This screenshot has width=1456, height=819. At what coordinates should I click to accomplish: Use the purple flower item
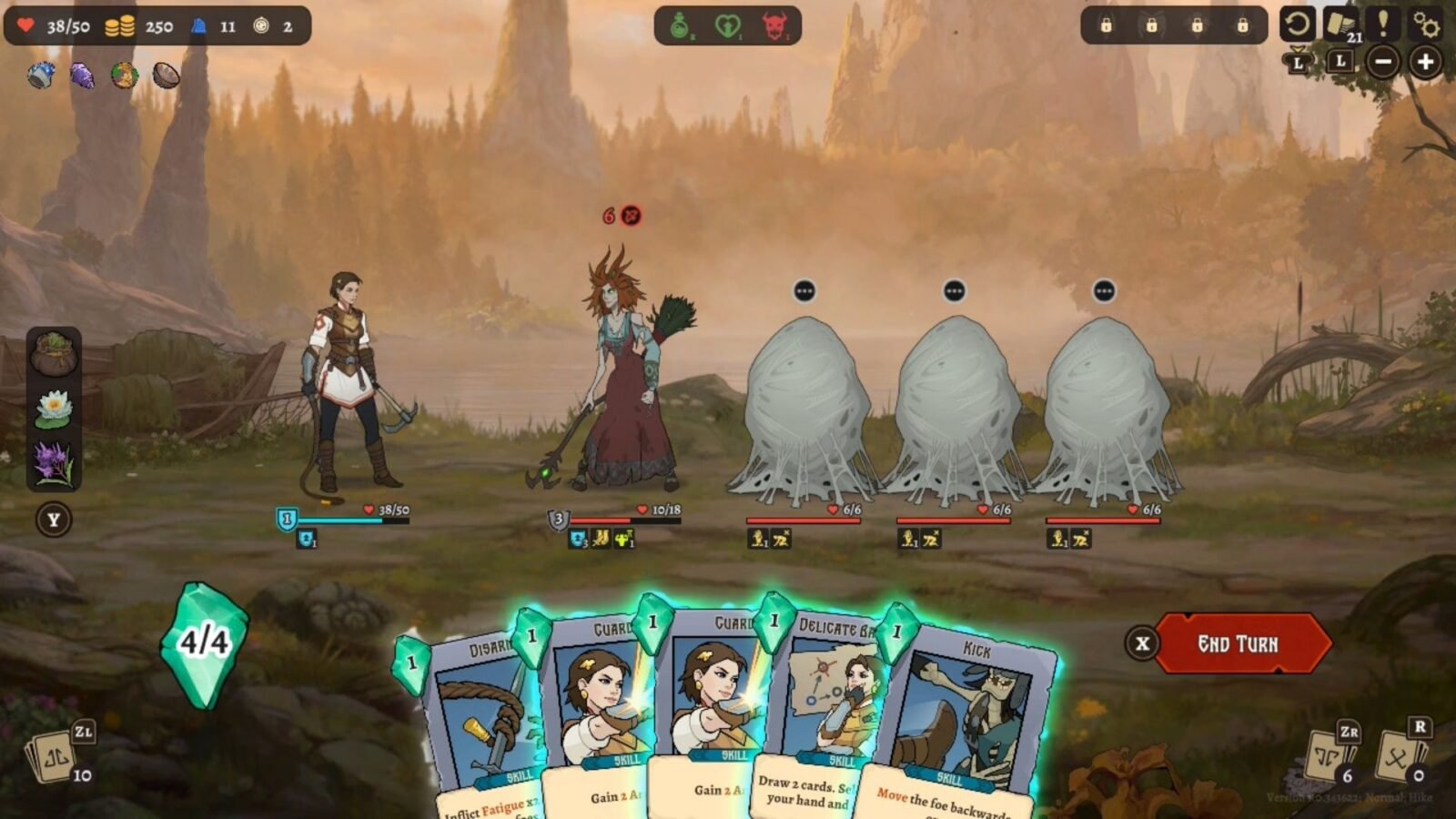(53, 462)
